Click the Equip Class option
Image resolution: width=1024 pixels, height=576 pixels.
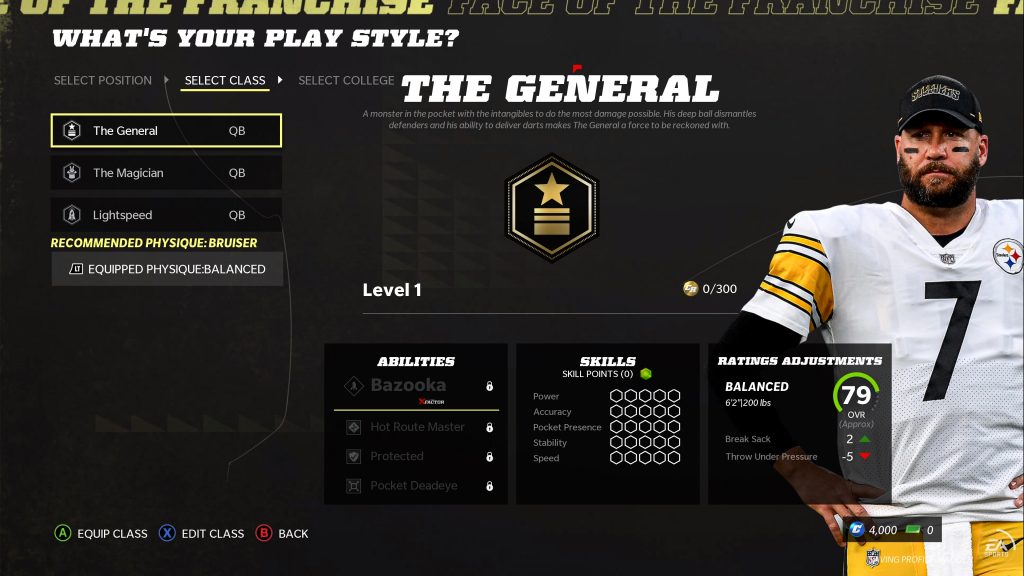[x=101, y=533]
